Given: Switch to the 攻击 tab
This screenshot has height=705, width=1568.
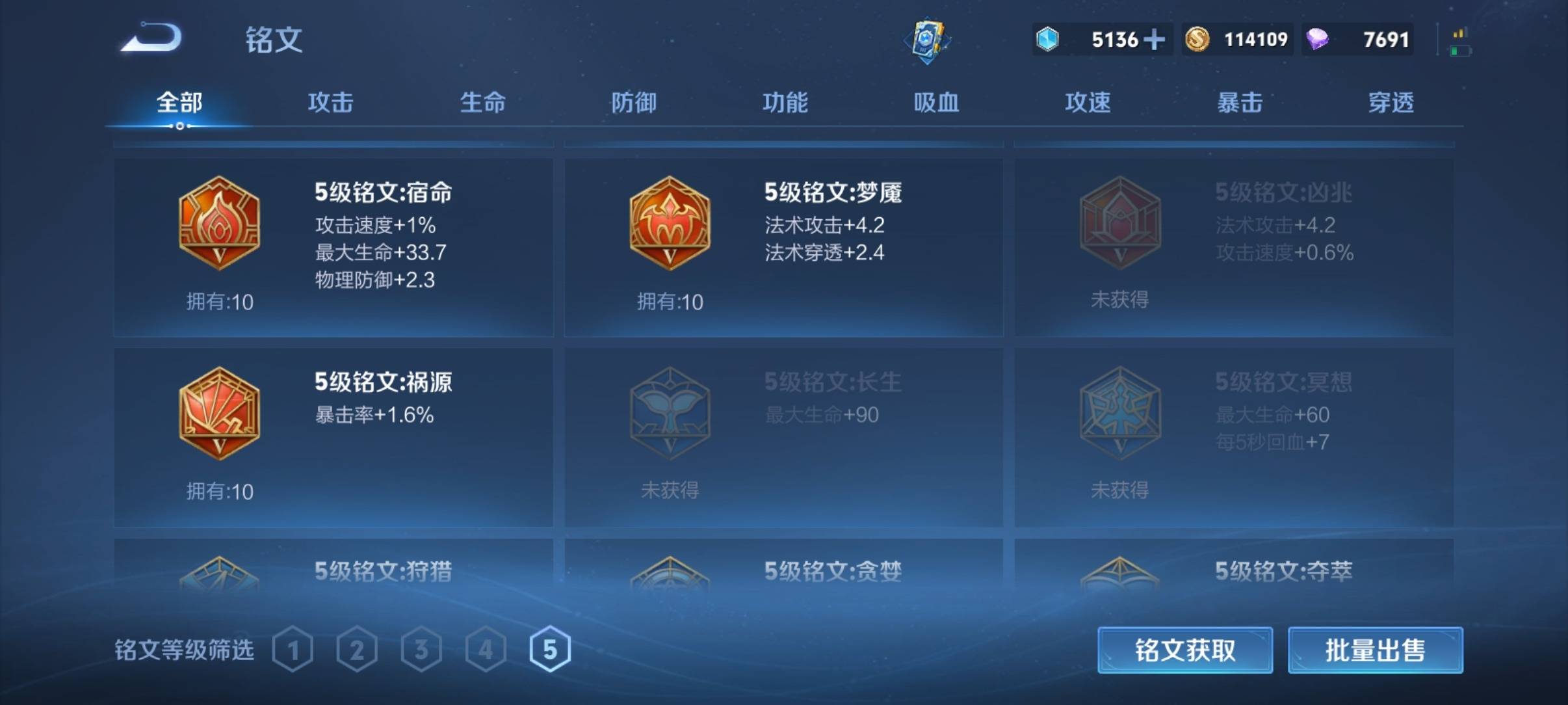Looking at the screenshot, I should click(x=330, y=102).
